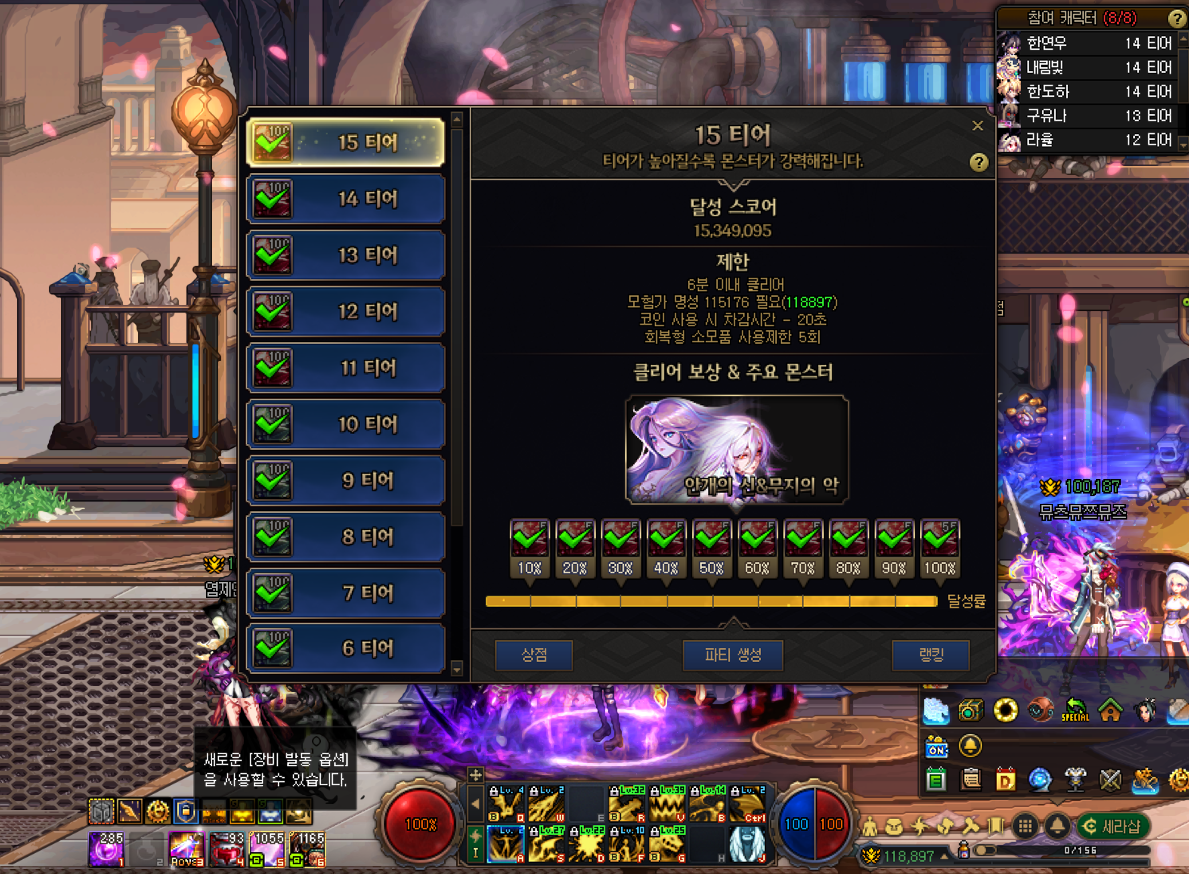The height and width of the screenshot is (874, 1189).
Task: Select the 15 티어 tier row
Action: (345, 142)
